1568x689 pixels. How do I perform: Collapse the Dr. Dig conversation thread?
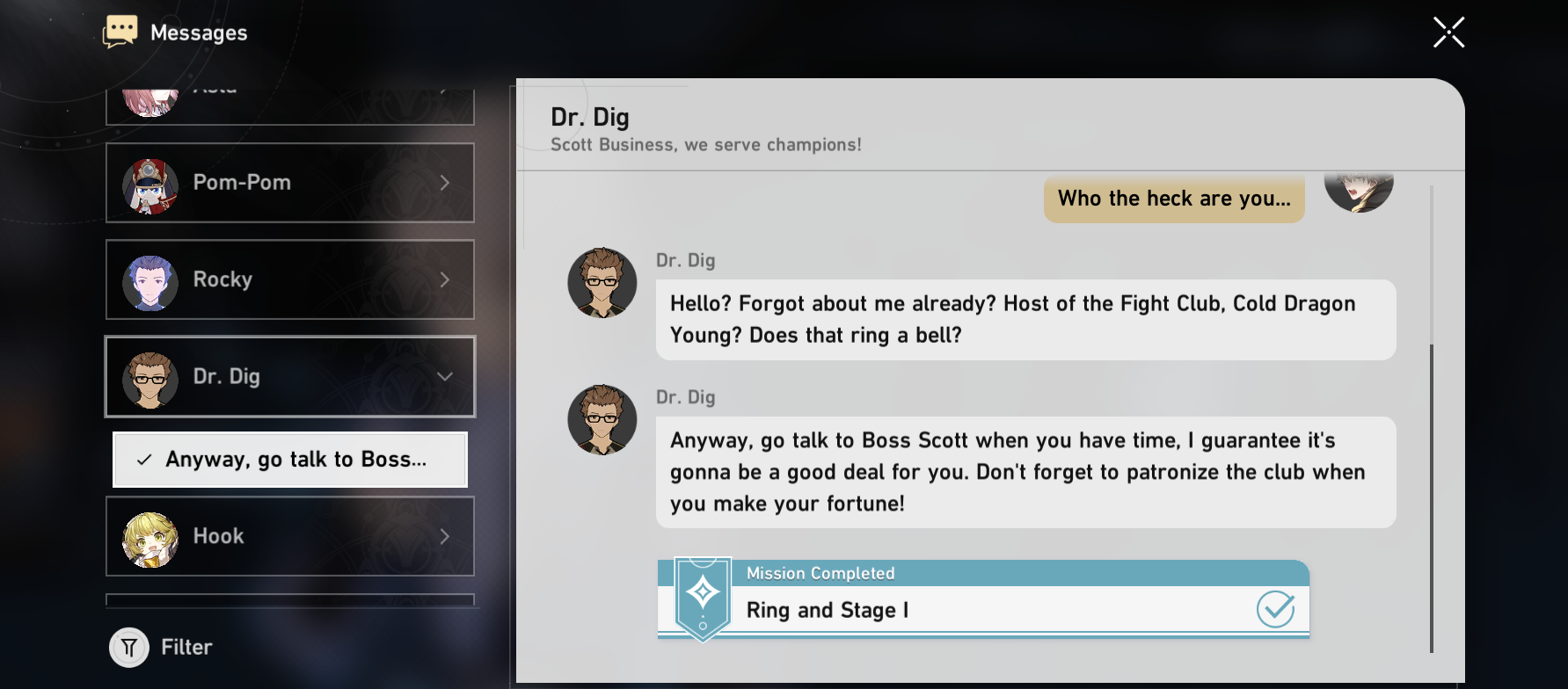tap(445, 376)
